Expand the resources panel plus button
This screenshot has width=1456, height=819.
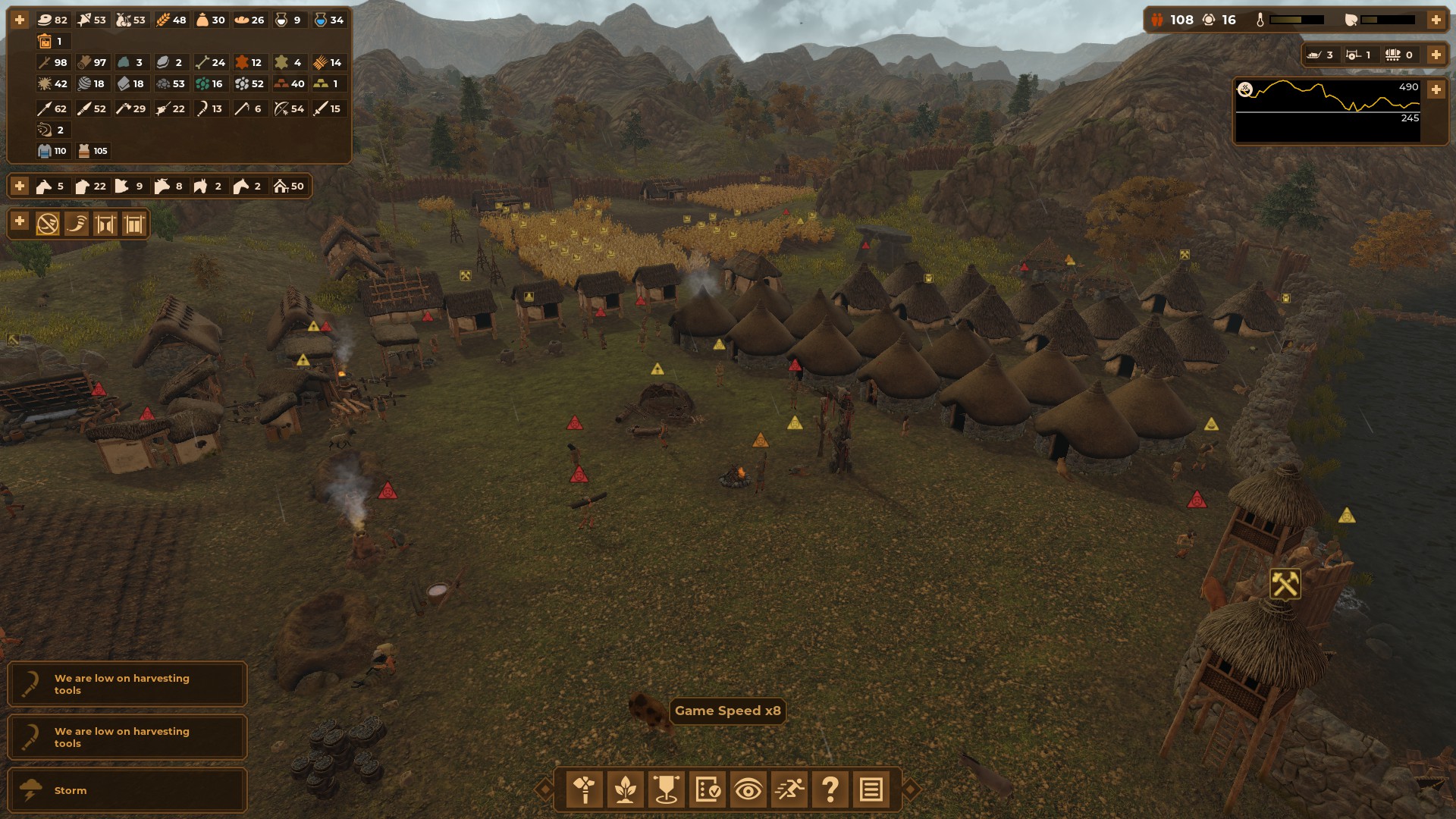click(x=20, y=20)
